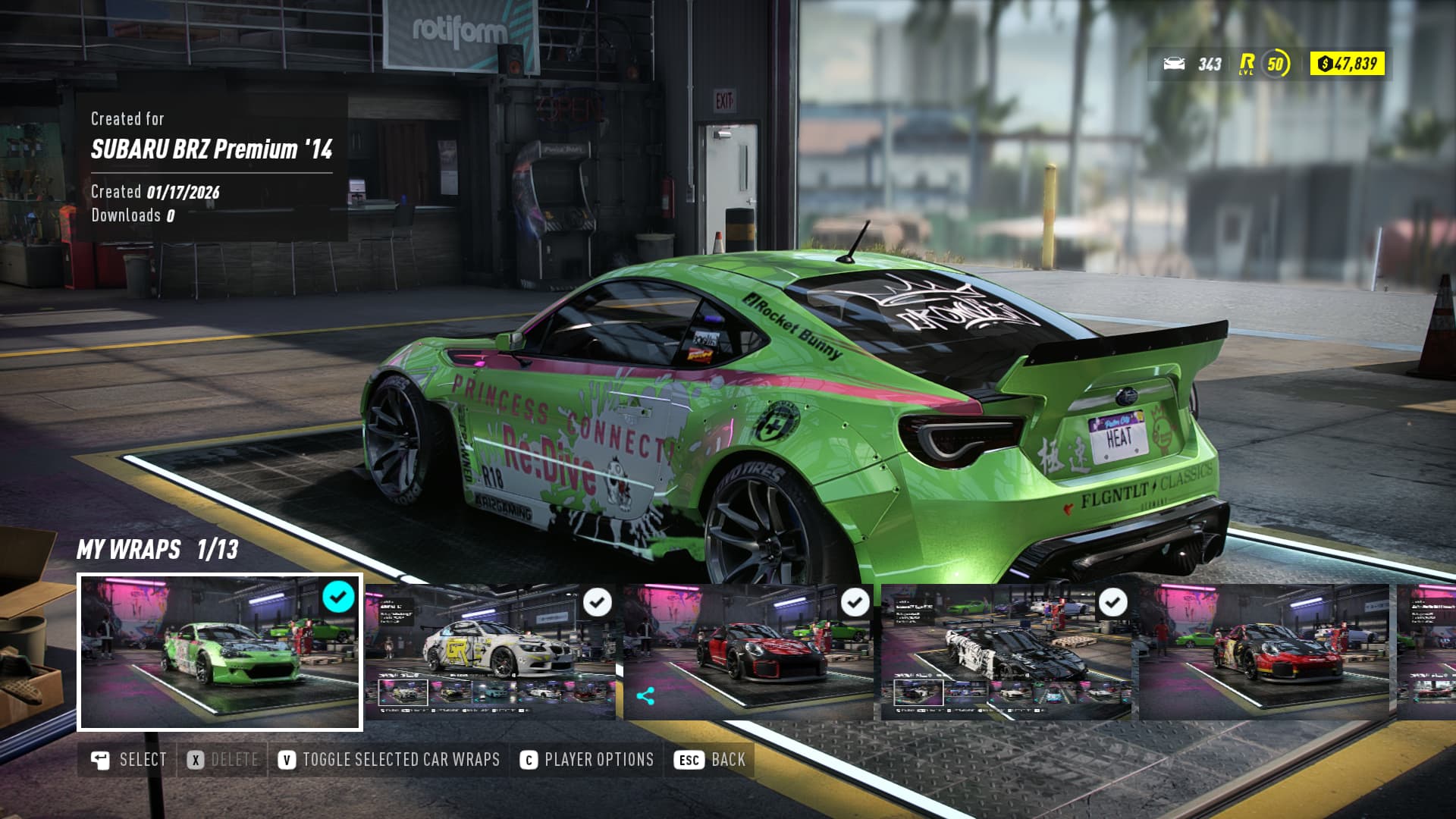Screen dimensions: 1456x819
Task: Toggle selected car wraps filter
Action: pyautogui.click(x=389, y=760)
